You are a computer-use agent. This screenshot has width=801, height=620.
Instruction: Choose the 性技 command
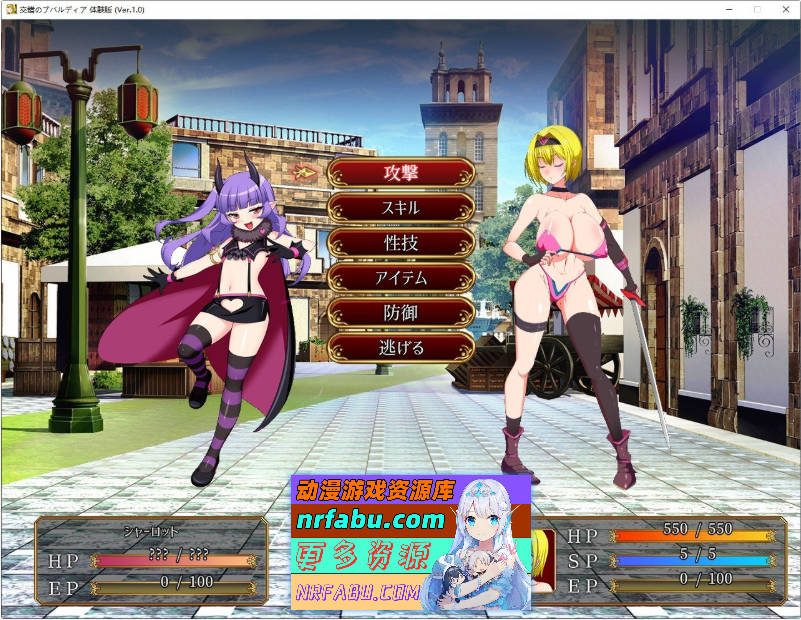401,243
